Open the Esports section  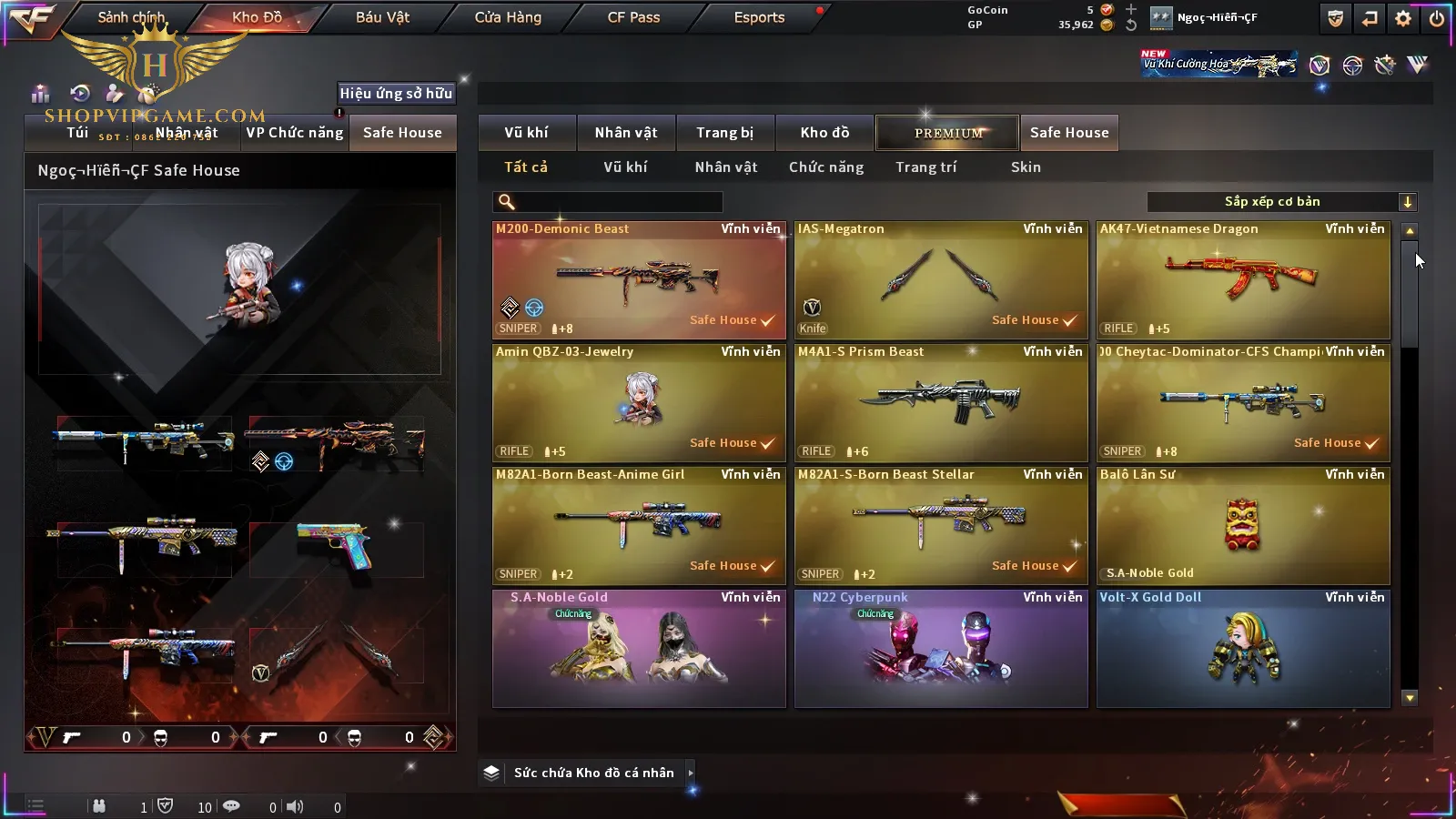pyautogui.click(x=759, y=17)
